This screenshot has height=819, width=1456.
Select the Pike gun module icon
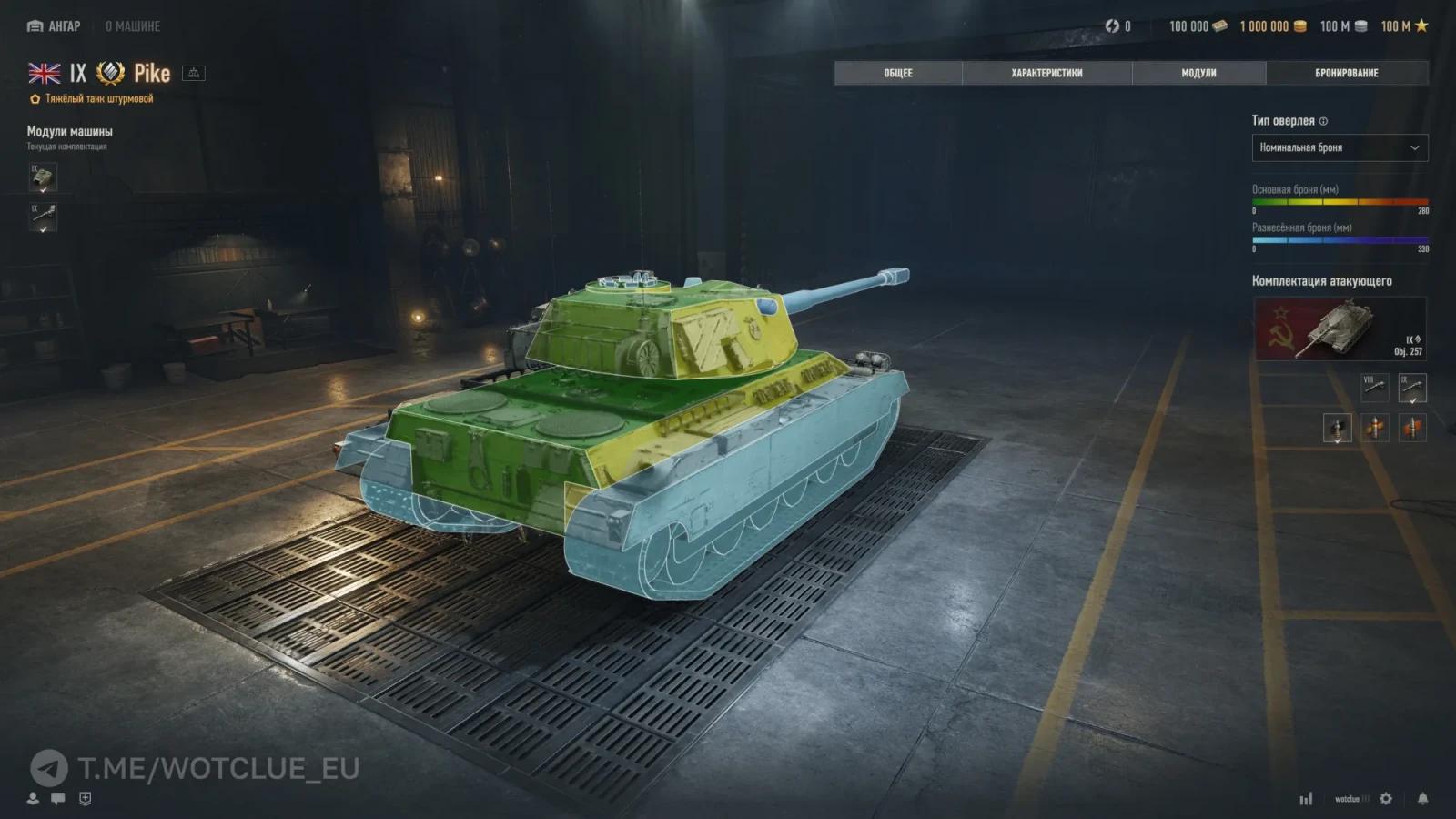coord(43,217)
